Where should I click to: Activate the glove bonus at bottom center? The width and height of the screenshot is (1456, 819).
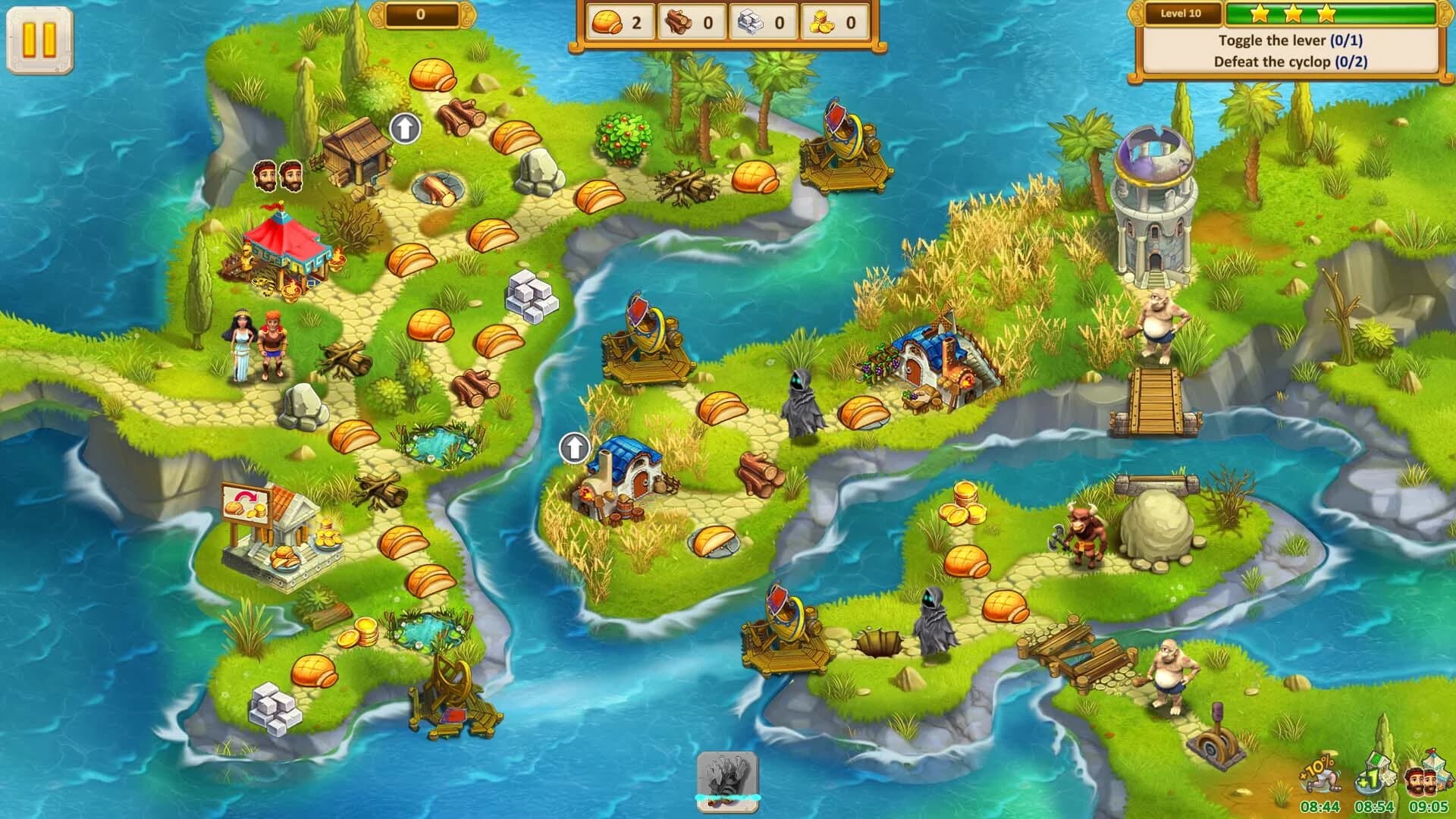click(x=726, y=779)
